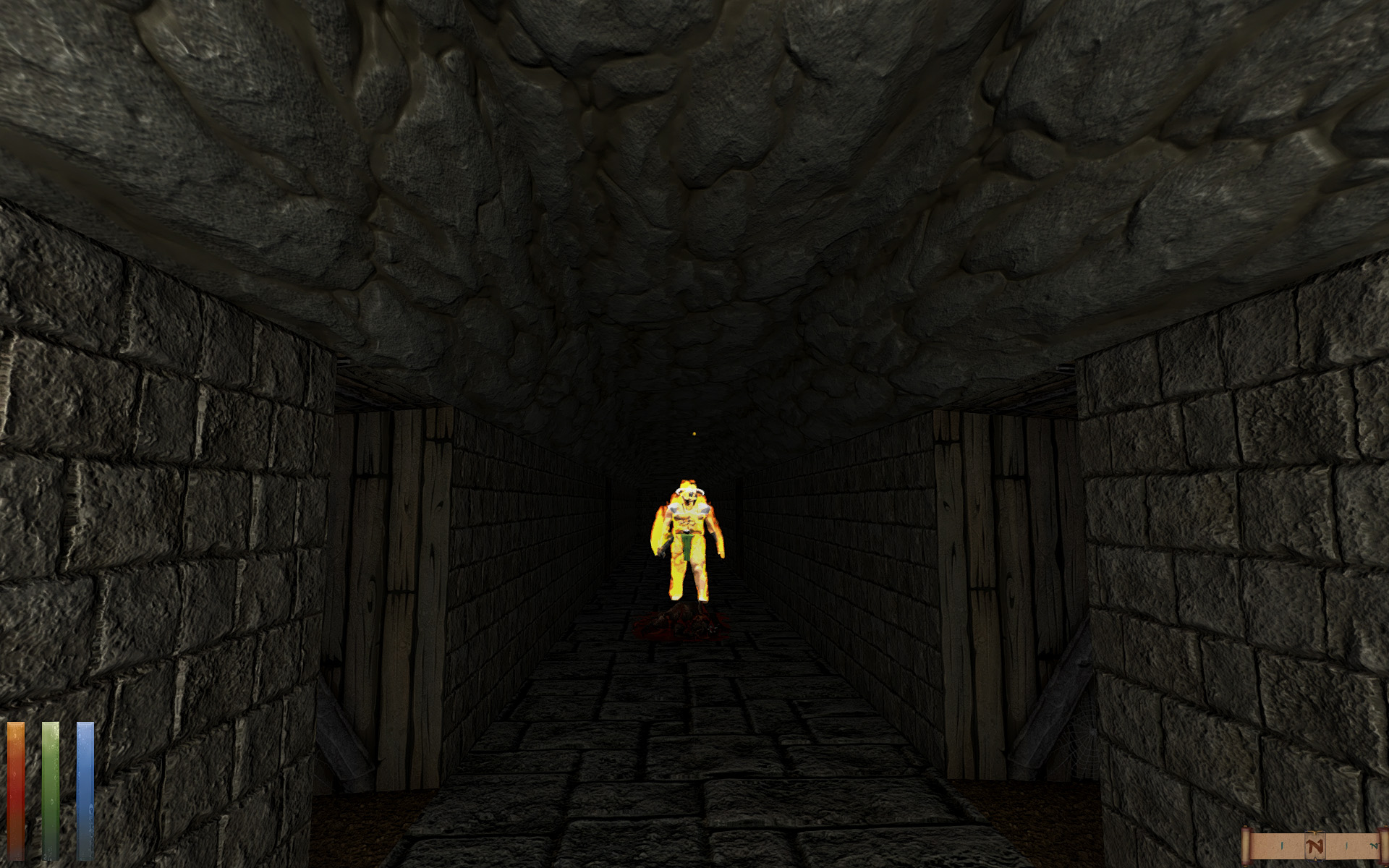Select the compass scroll indicator
Image resolution: width=1389 pixels, height=868 pixels.
tap(1314, 832)
